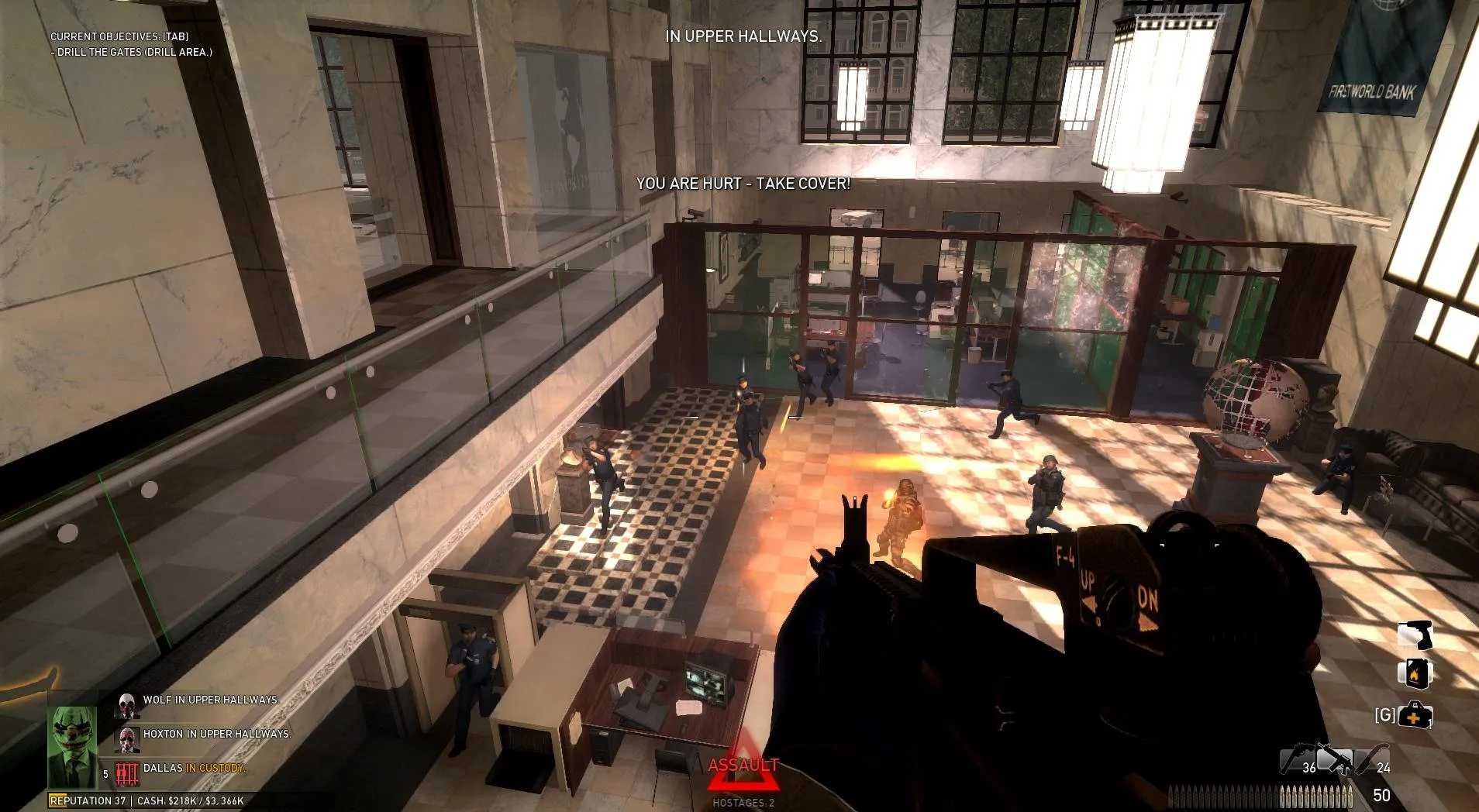This screenshot has height=812, width=1479.
Task: Toggle the YOU ARE HURT warning message
Action: coord(743,185)
